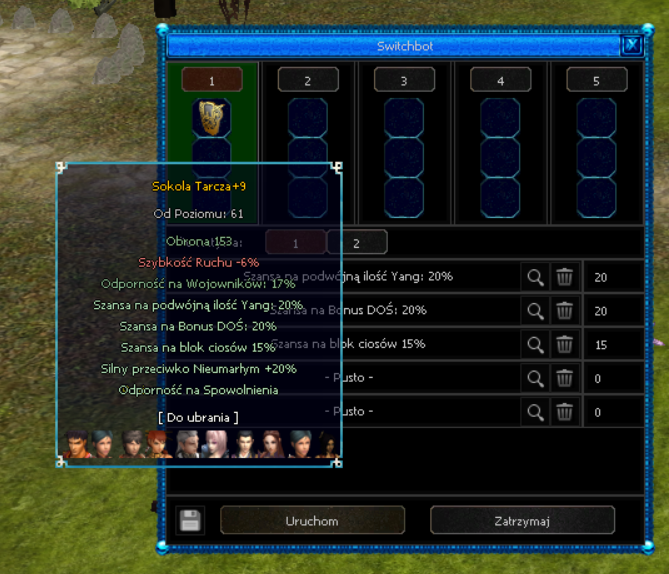Open search for the Bonus DOŚ row

pos(536,311)
